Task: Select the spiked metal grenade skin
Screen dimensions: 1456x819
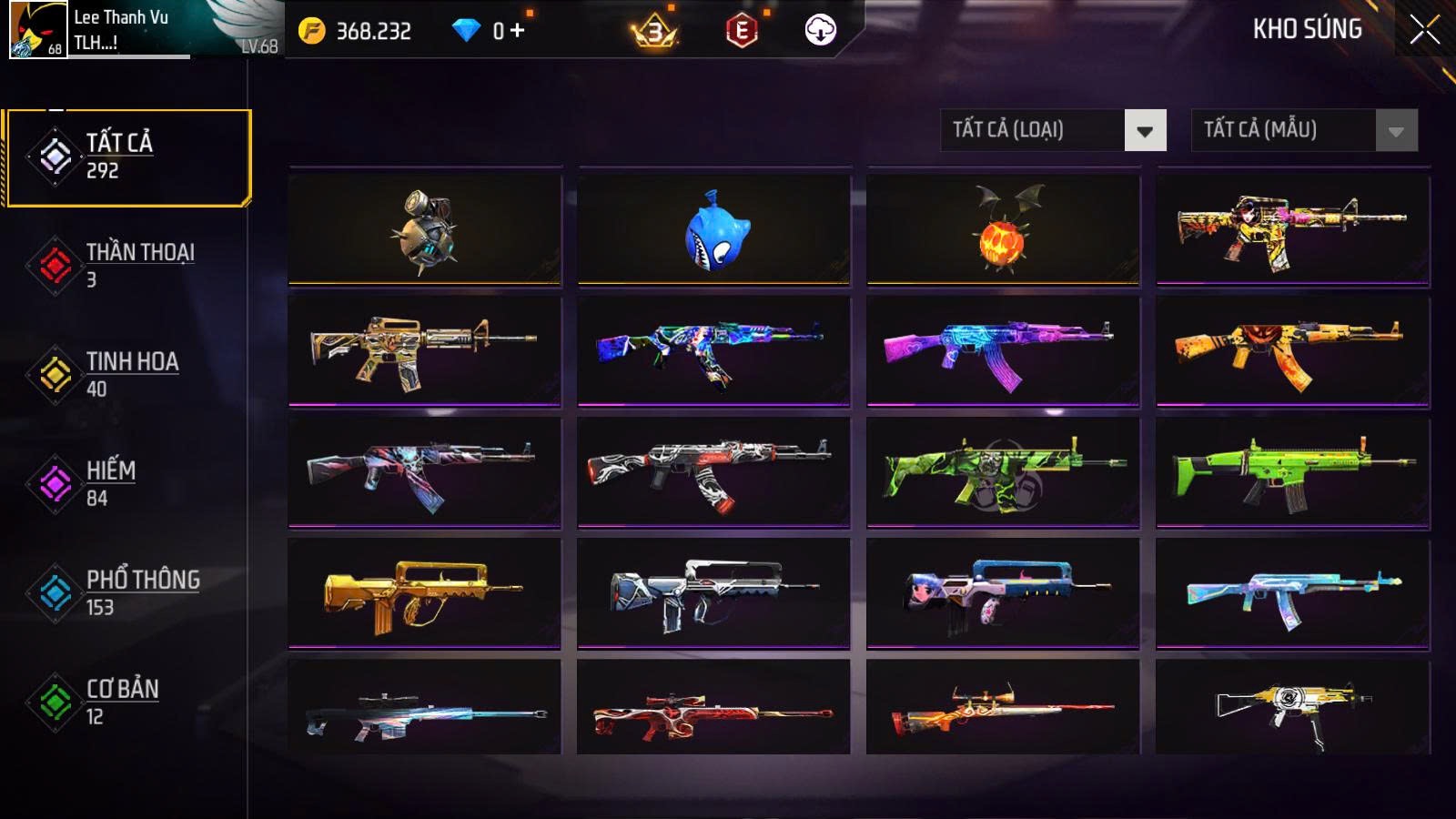Action: tap(424, 229)
